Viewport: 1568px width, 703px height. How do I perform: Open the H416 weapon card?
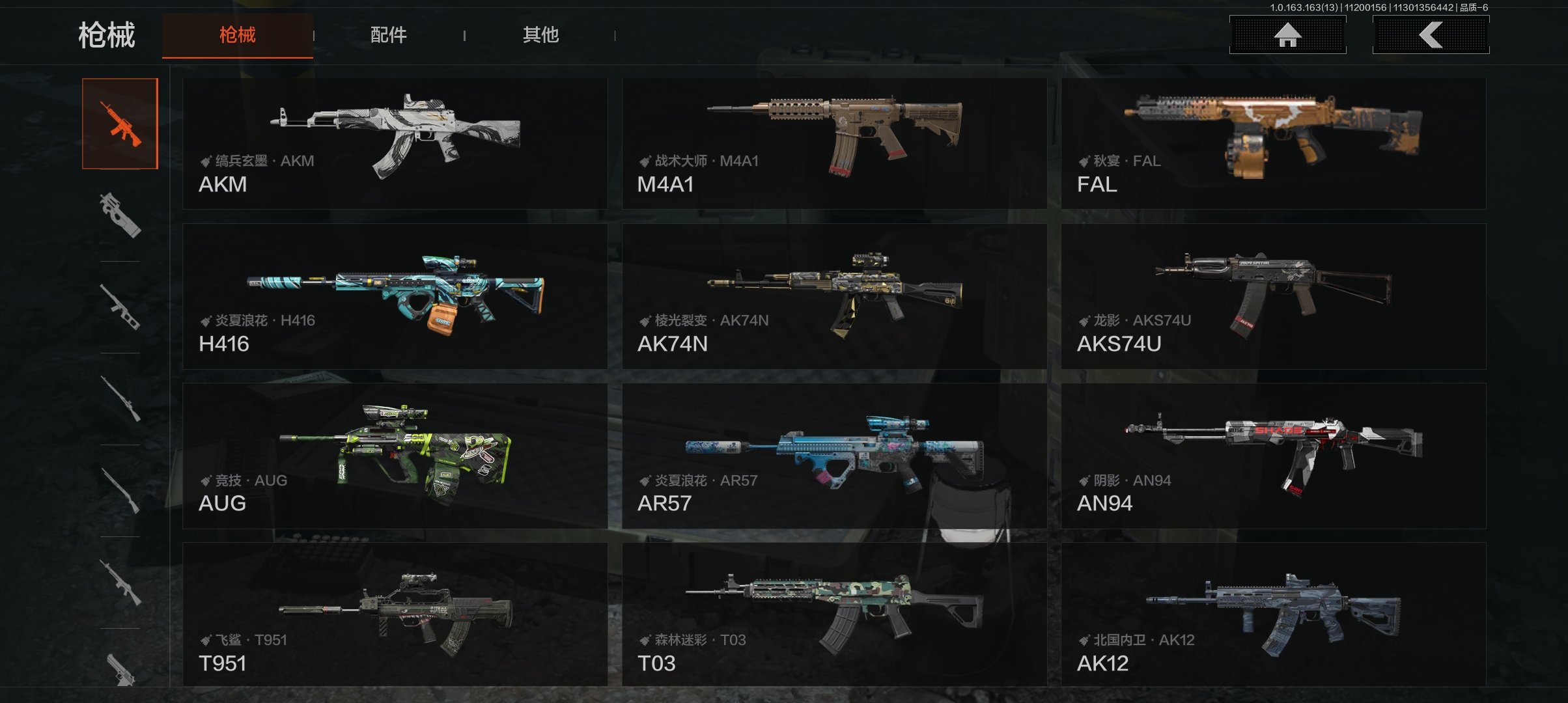coord(395,297)
